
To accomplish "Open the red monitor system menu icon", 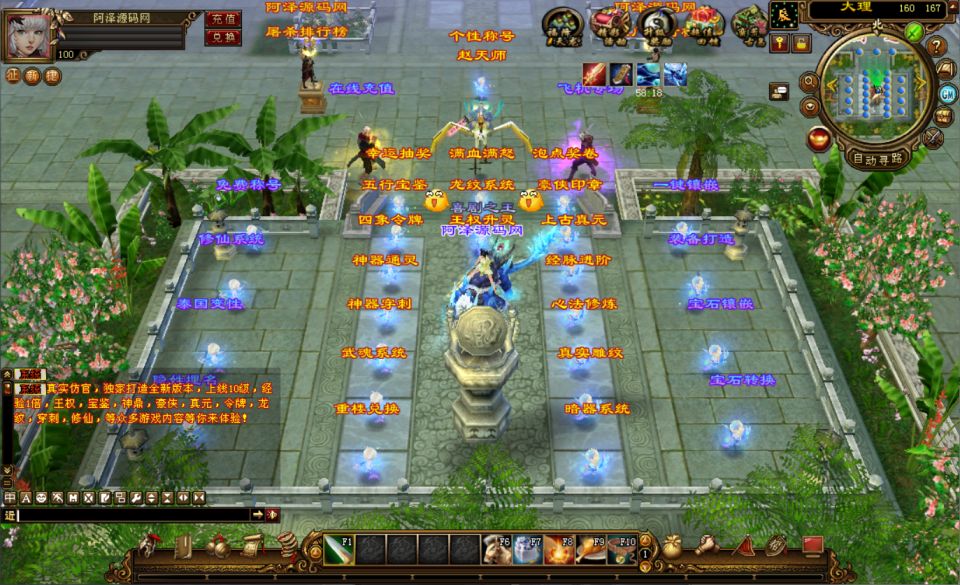I will [811, 546].
